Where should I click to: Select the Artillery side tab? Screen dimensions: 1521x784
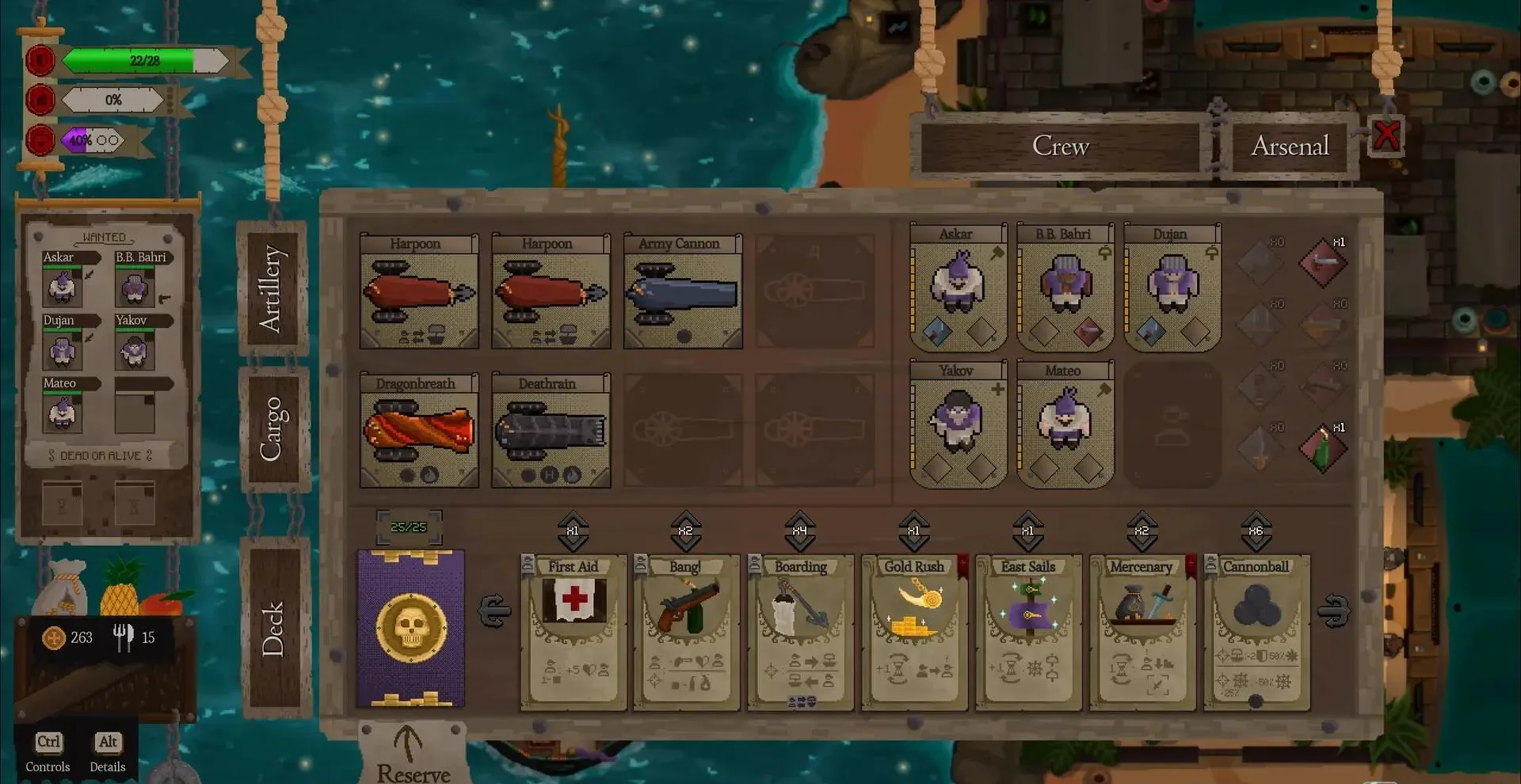(271, 288)
